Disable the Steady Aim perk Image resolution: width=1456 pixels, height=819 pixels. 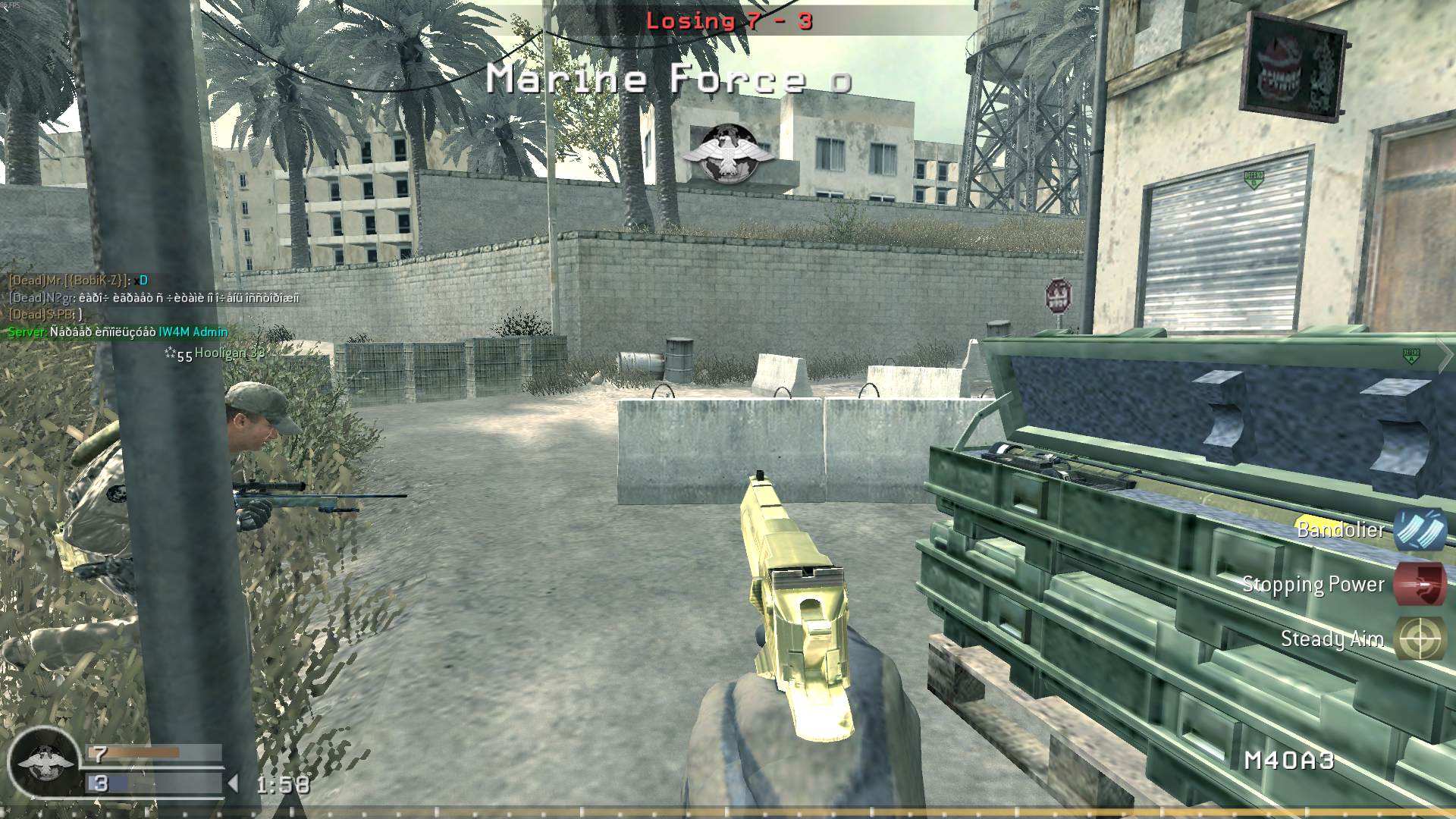(1332, 639)
